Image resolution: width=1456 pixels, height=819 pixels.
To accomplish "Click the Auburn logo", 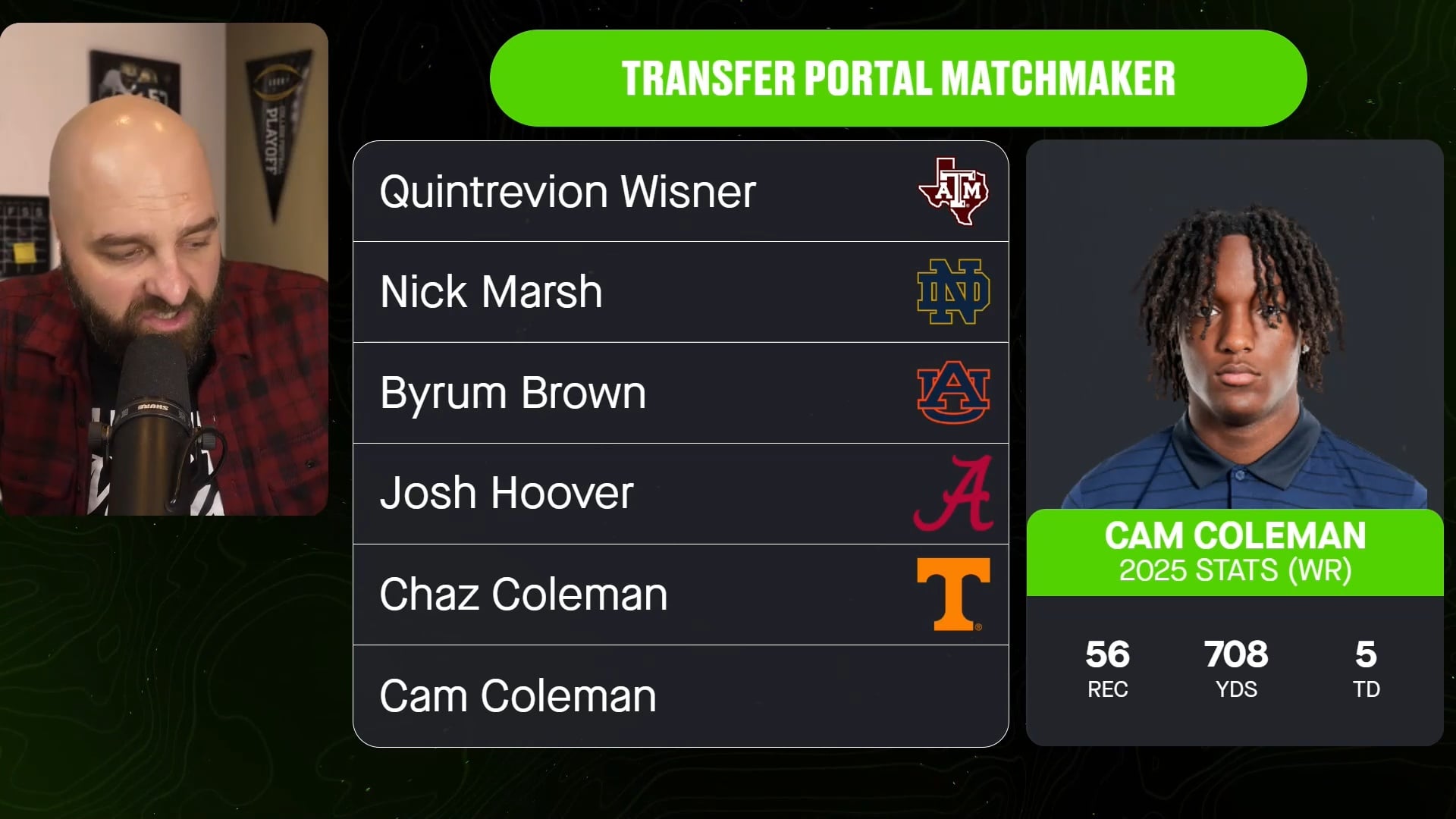I will pyautogui.click(x=953, y=393).
